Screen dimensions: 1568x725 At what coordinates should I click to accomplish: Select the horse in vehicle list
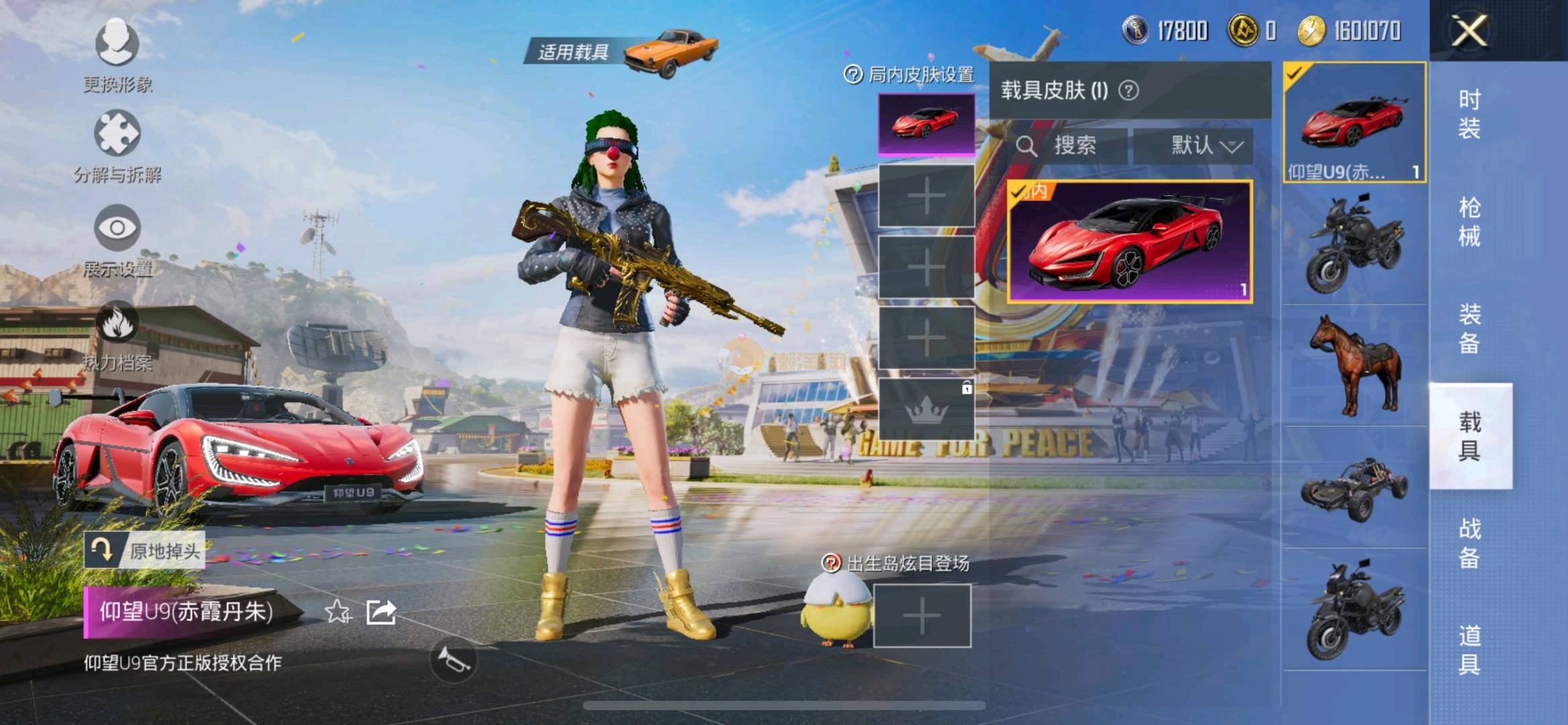[x=1355, y=366]
